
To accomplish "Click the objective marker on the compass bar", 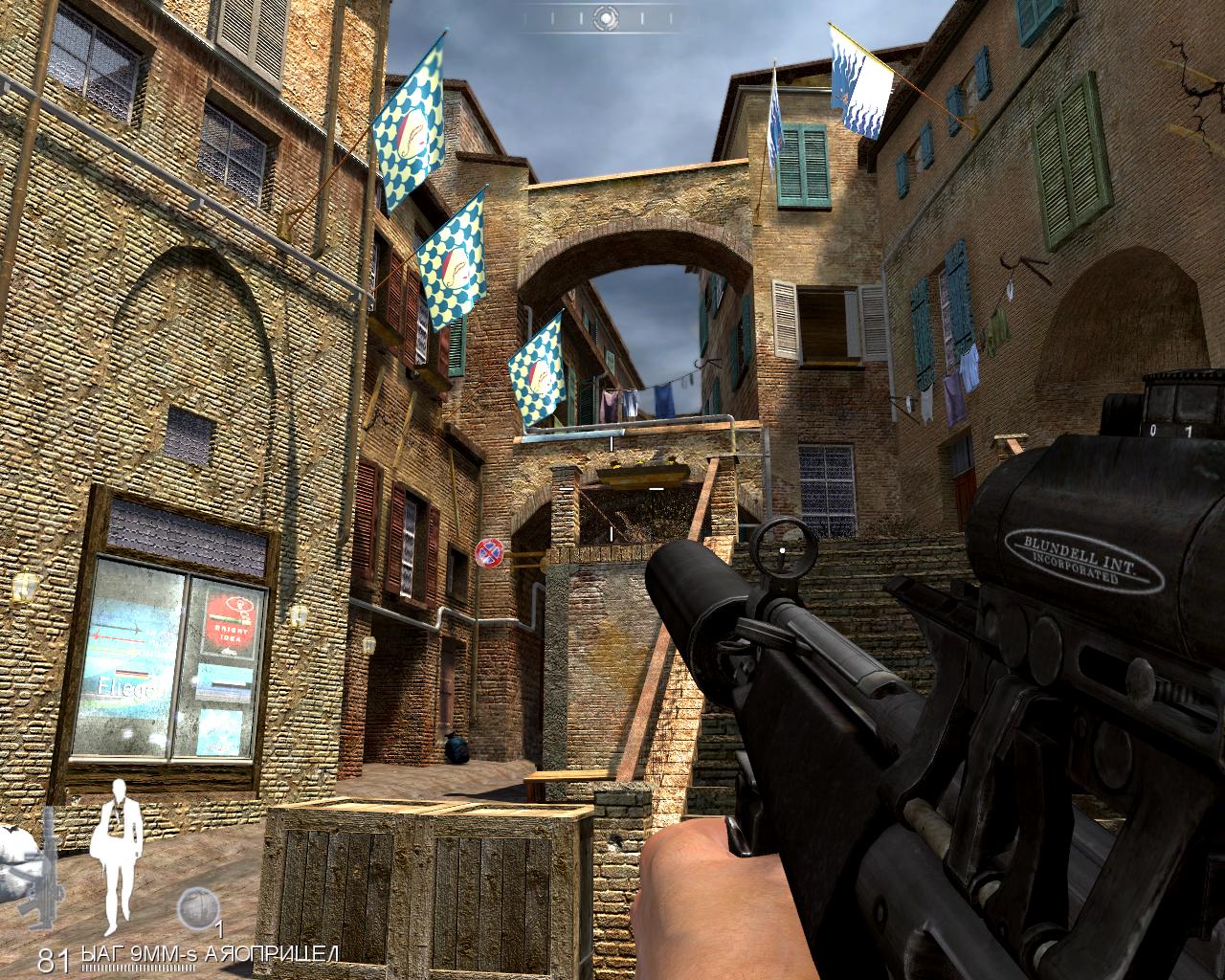I will coord(604,16).
